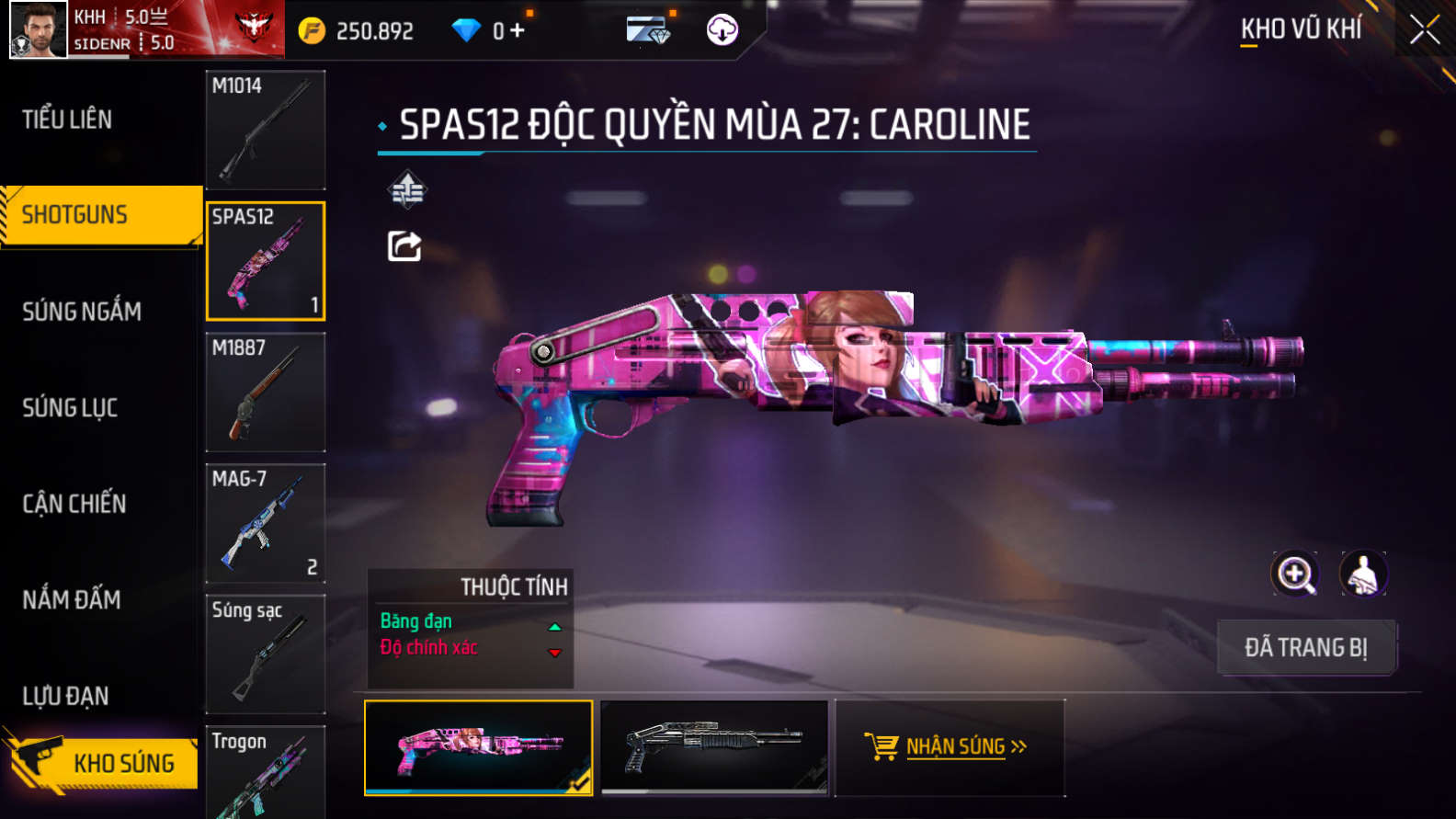Open the Súng Ngắm category

82,312
